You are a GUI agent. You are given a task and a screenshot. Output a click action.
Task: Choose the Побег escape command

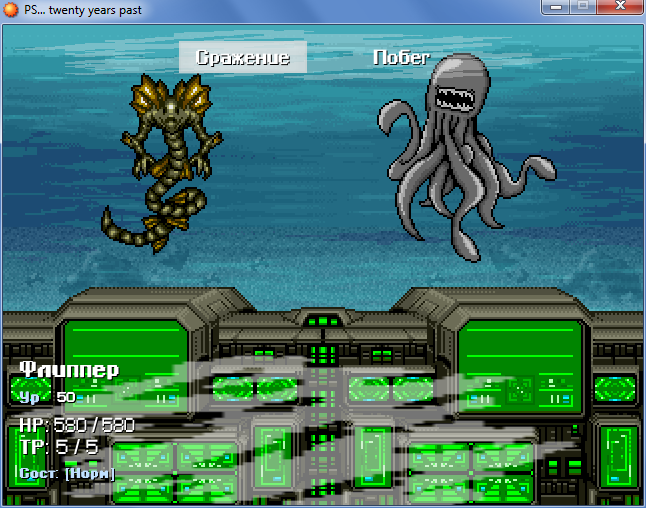(x=401, y=58)
